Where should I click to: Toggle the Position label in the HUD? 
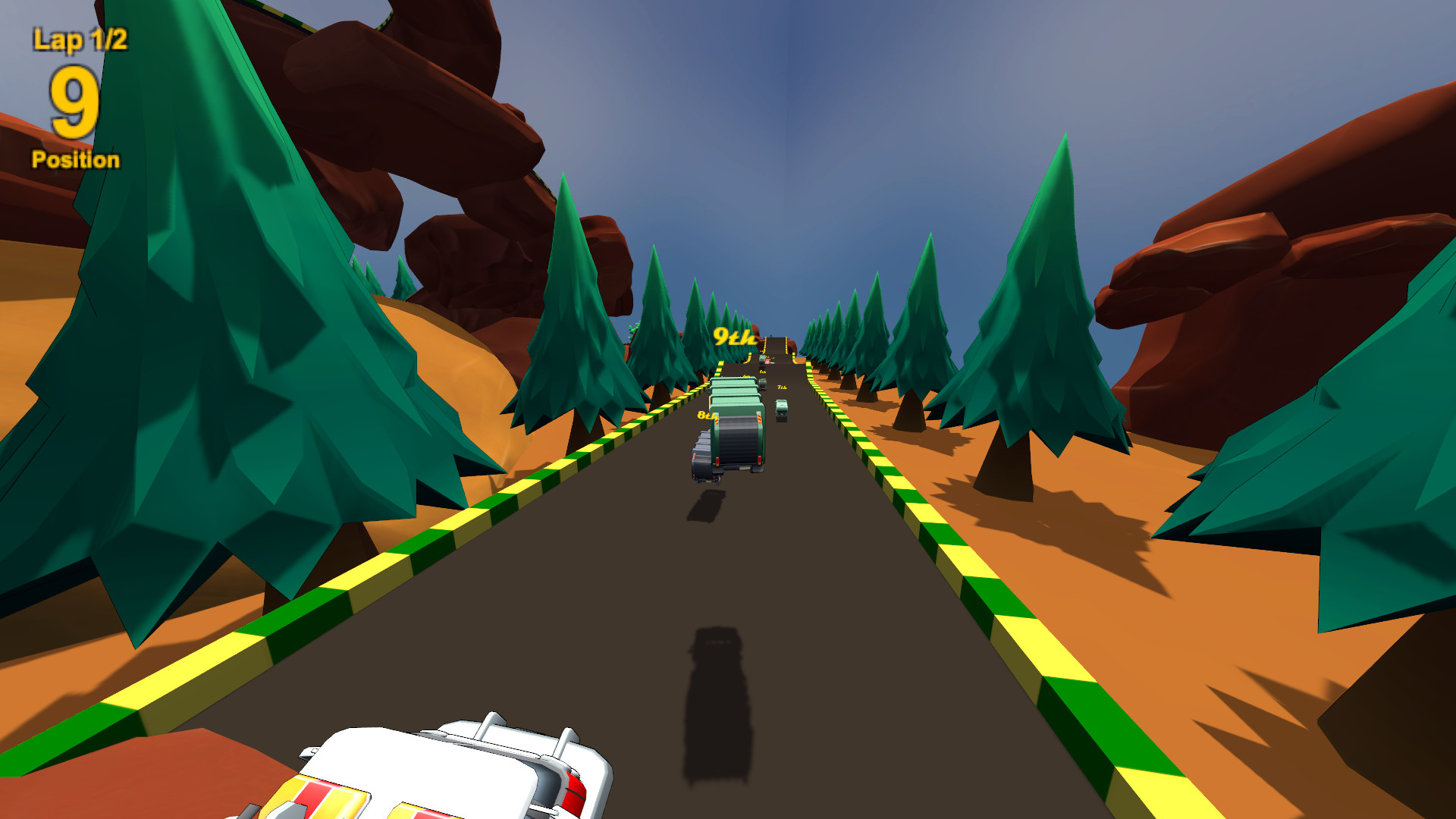pyautogui.click(x=75, y=160)
